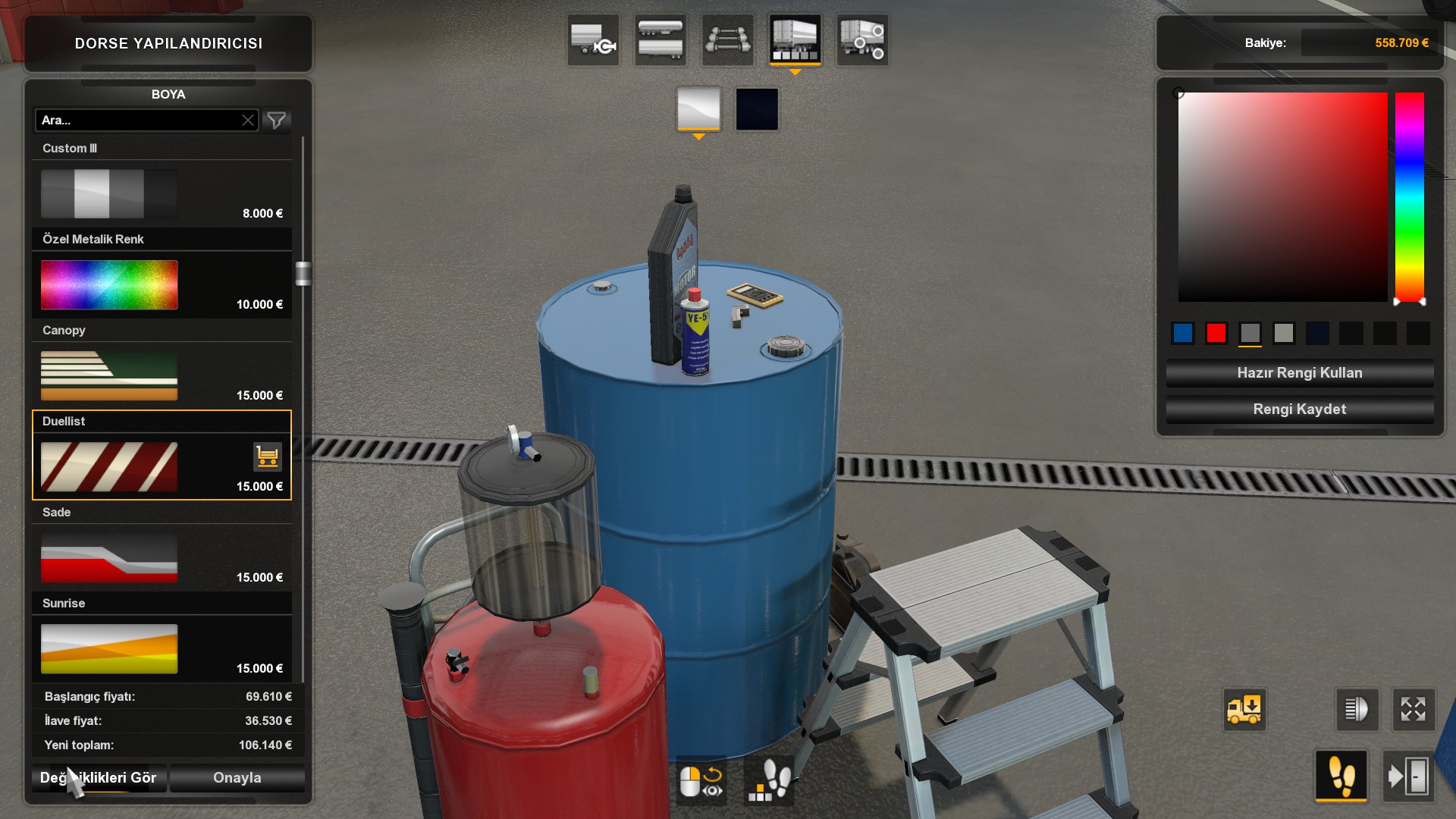Screen dimensions: 1456x819
Task: Save the color with Rengi Kaydet
Action: point(1299,409)
